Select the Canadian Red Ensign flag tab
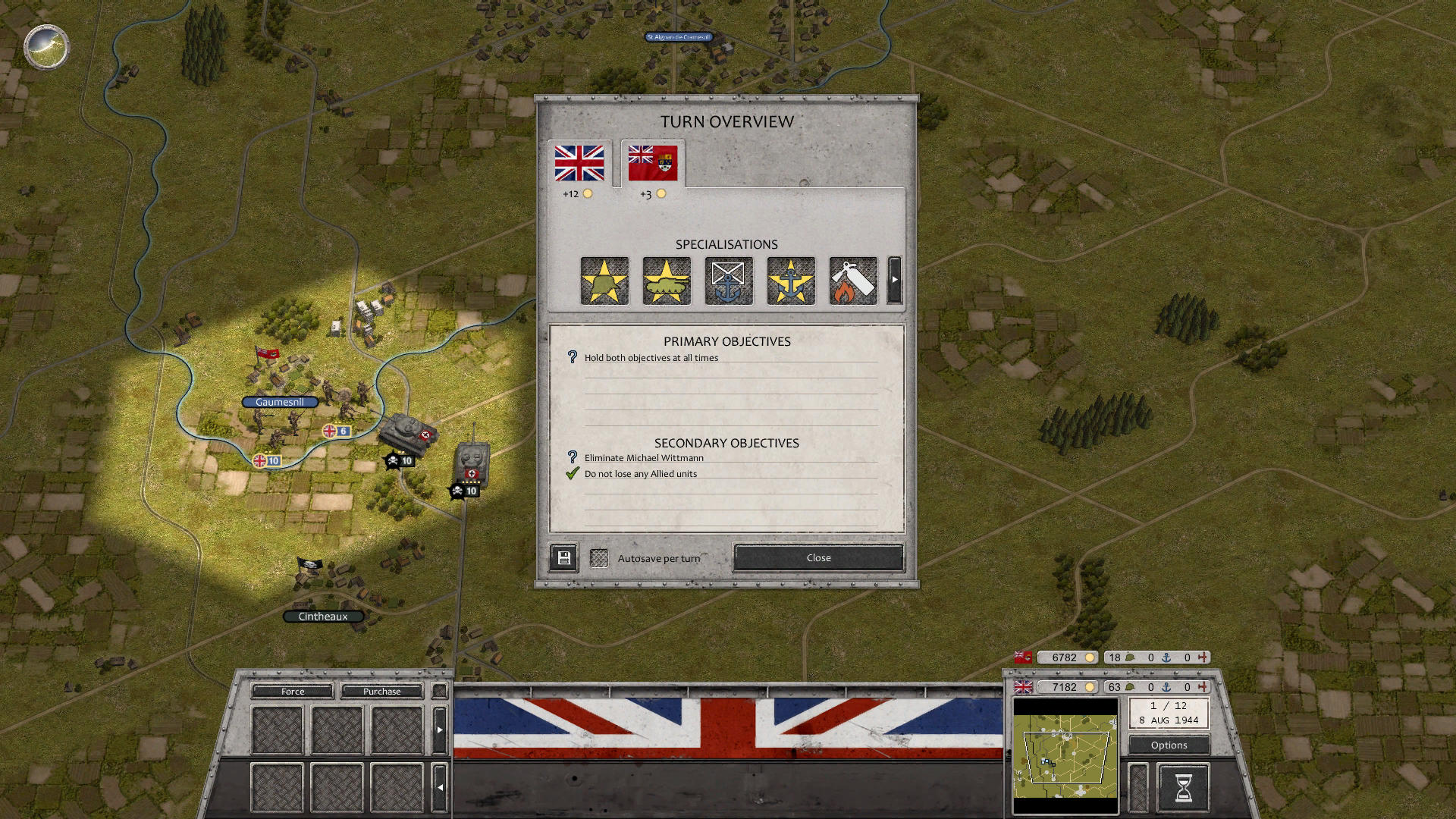Screen dimensions: 1456x819 pyautogui.click(x=652, y=163)
